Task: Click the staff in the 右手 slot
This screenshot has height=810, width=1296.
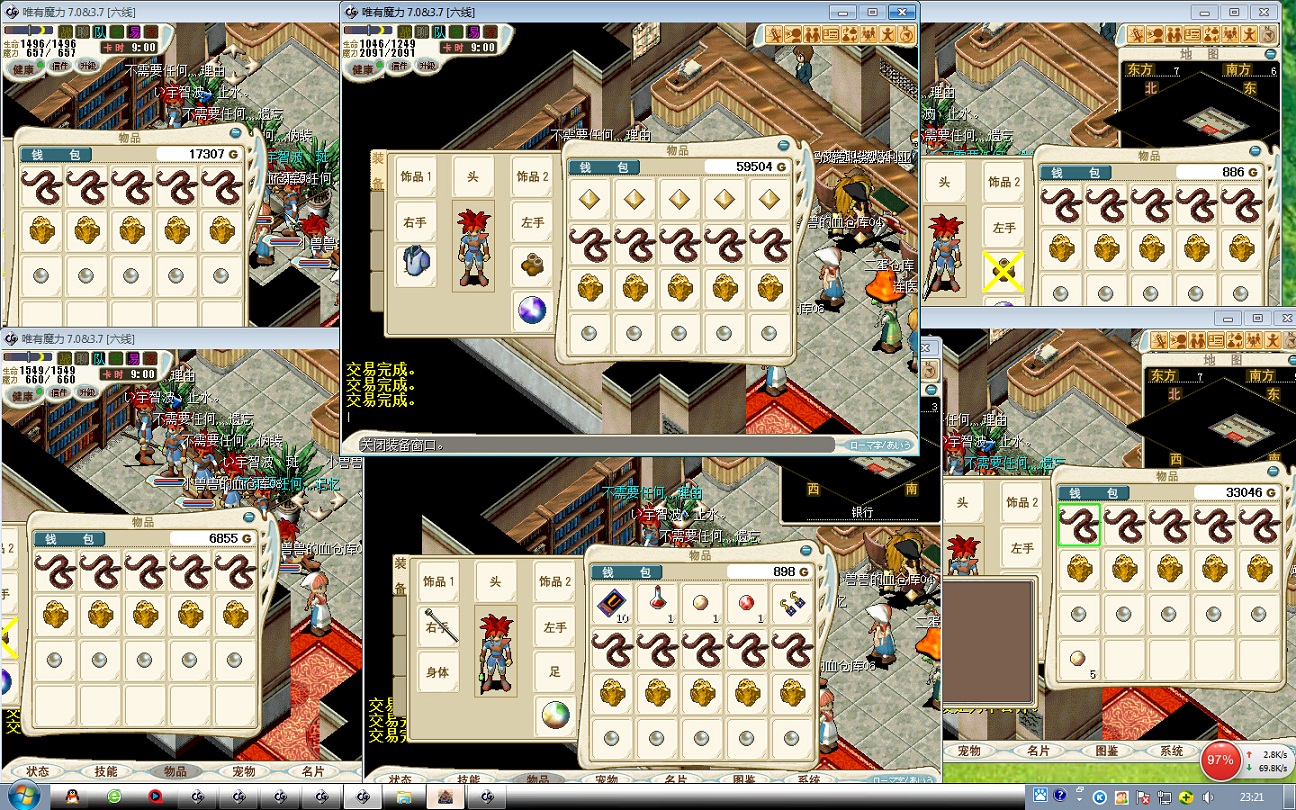Action: click(438, 624)
